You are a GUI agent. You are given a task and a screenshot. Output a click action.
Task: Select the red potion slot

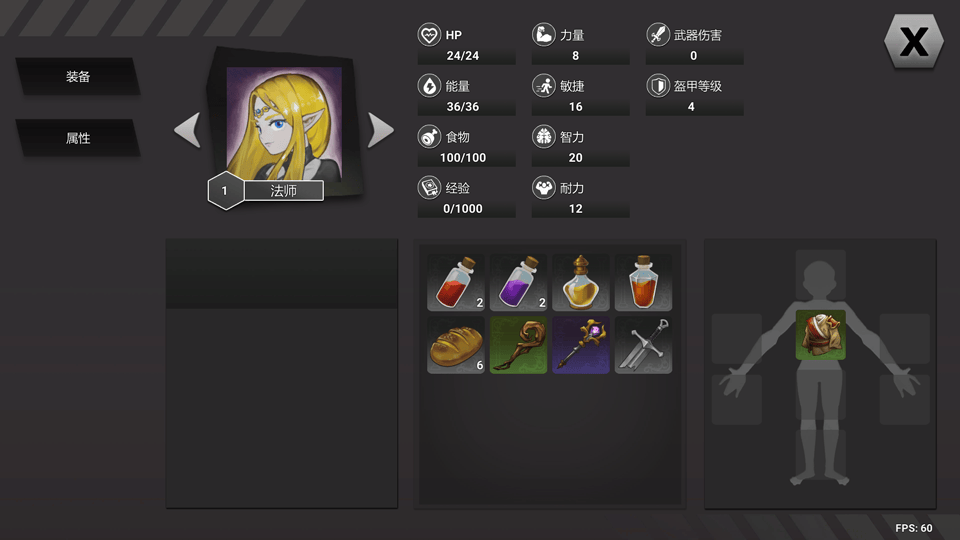(x=456, y=282)
